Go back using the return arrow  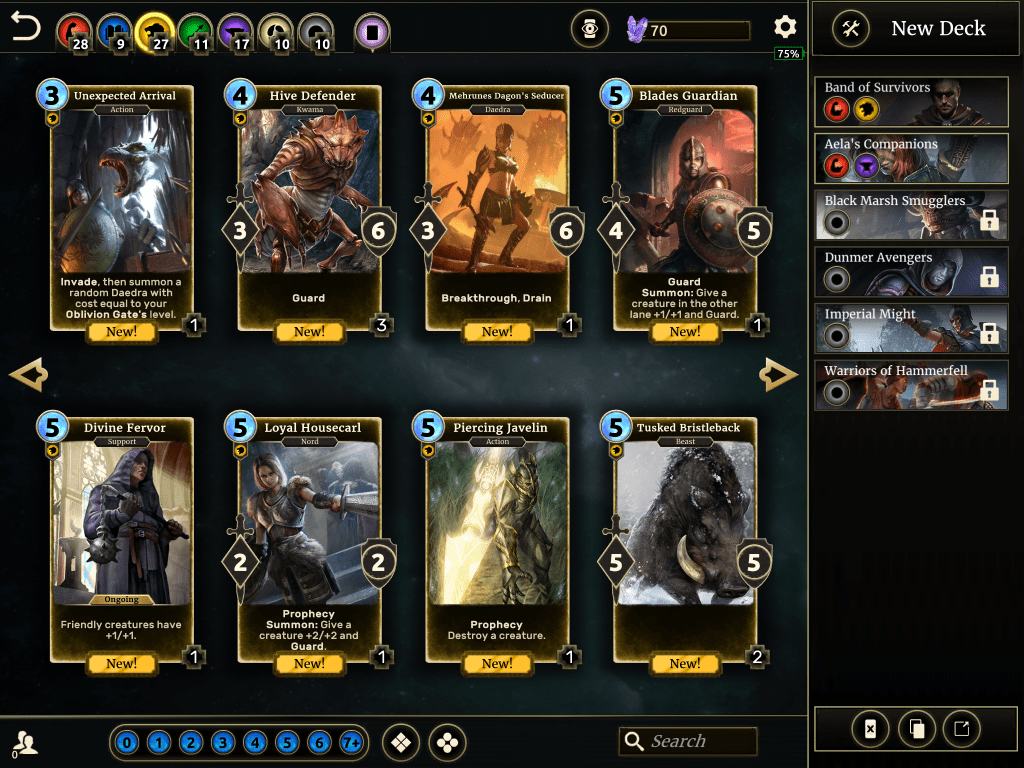[26, 27]
